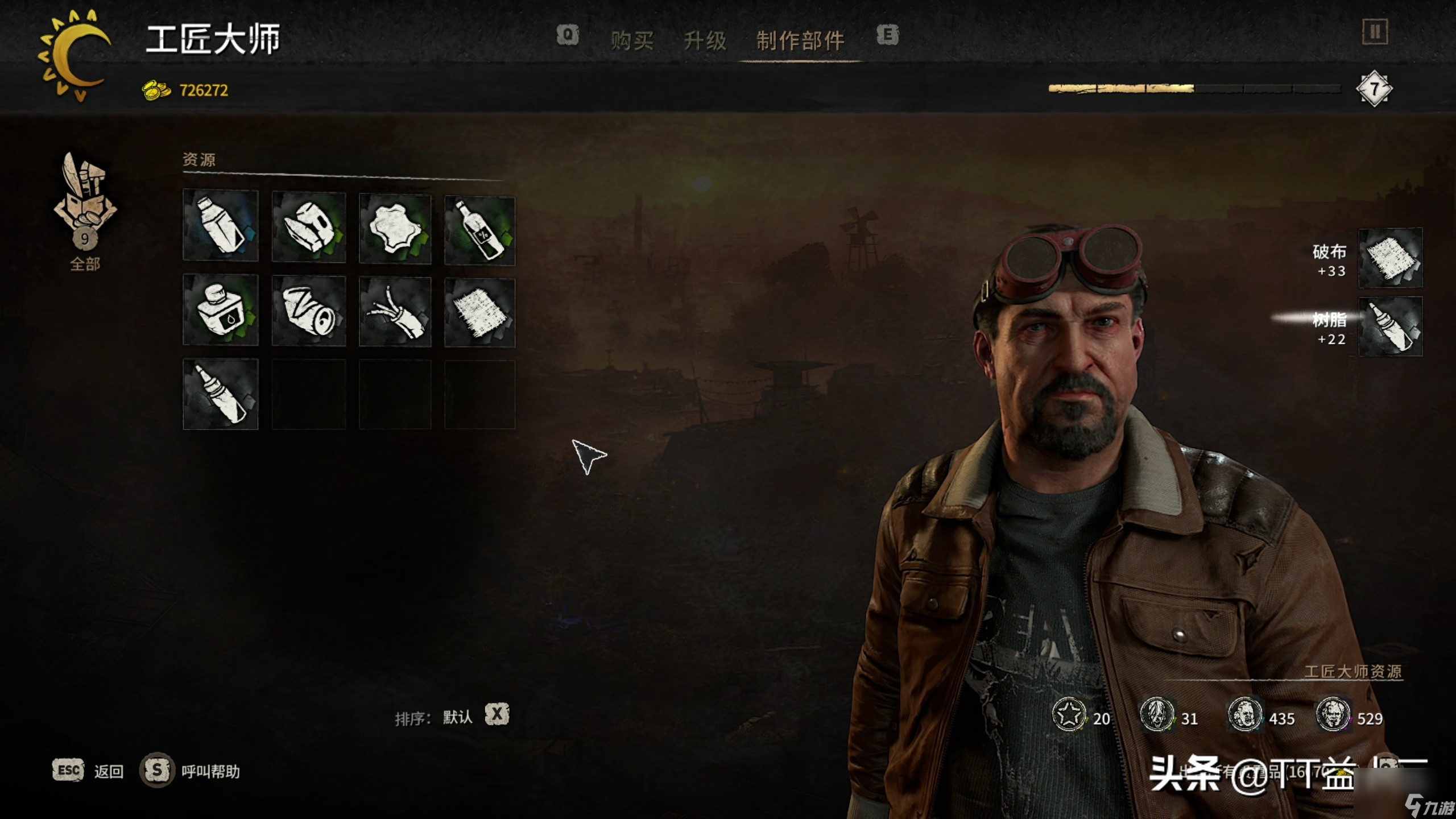This screenshot has width=1456, height=819.
Task: Choose the rag cloth slot in grid
Action: [479, 313]
